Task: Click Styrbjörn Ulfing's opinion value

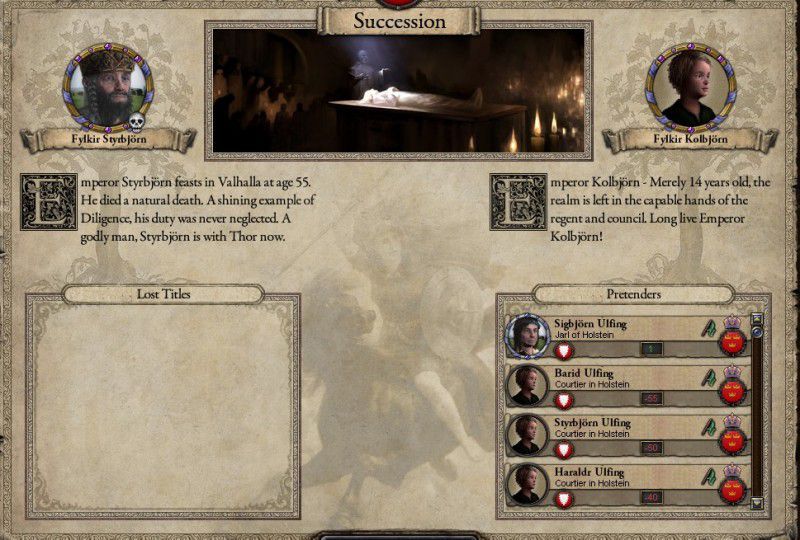Action: (x=652, y=448)
